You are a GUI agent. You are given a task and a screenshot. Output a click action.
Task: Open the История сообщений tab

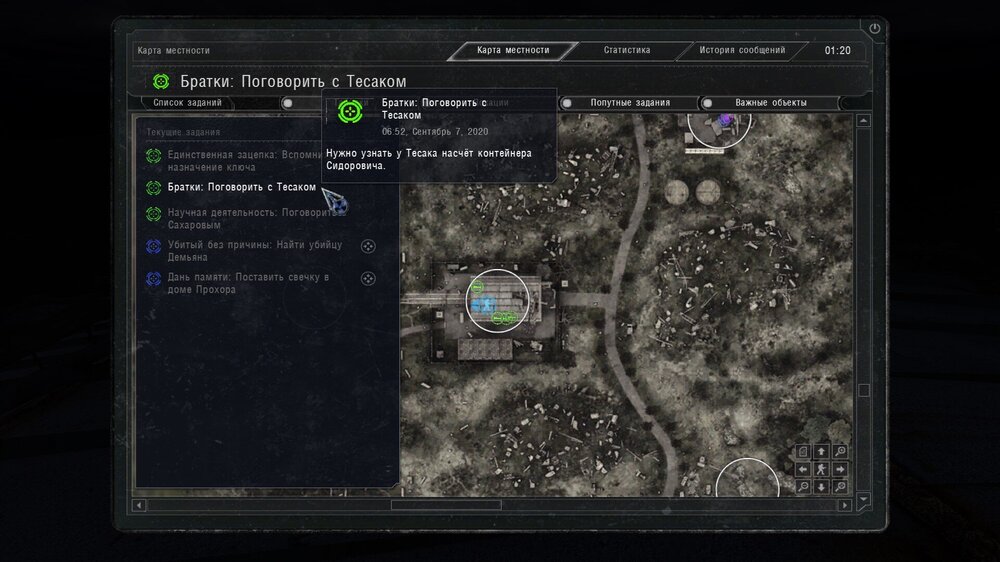(x=742, y=50)
